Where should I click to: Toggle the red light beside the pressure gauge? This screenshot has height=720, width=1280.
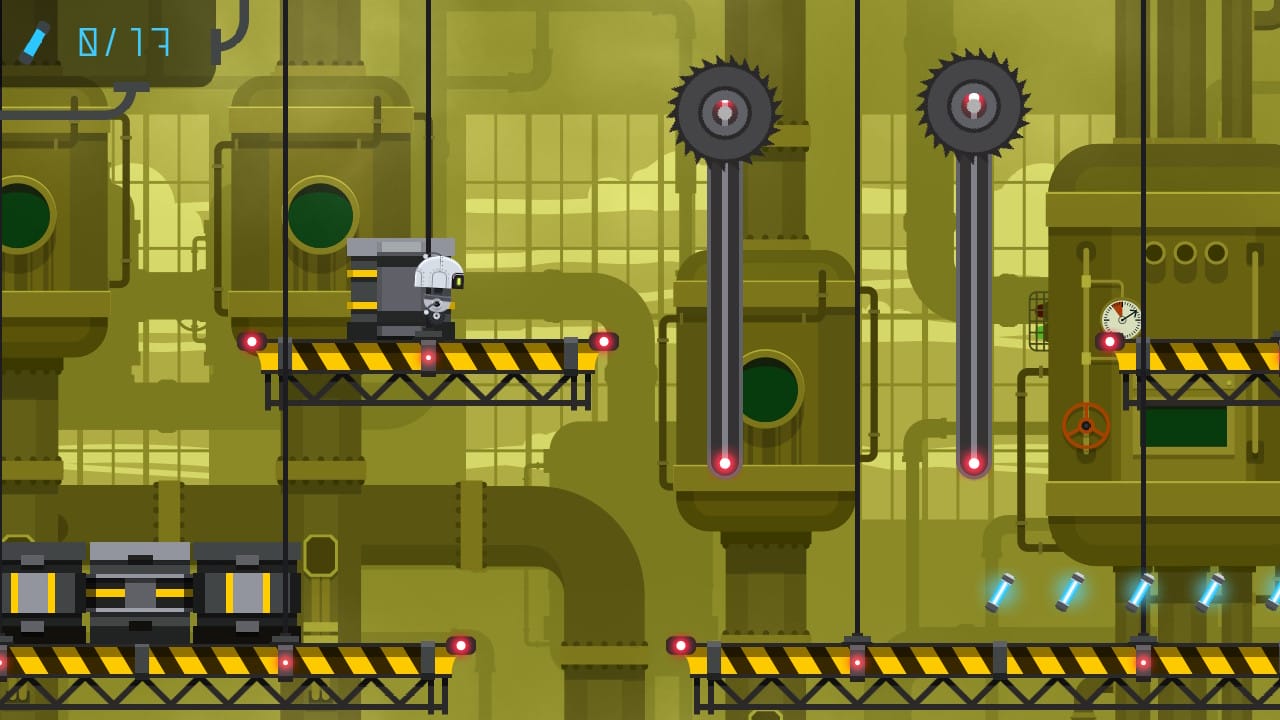point(1110,343)
